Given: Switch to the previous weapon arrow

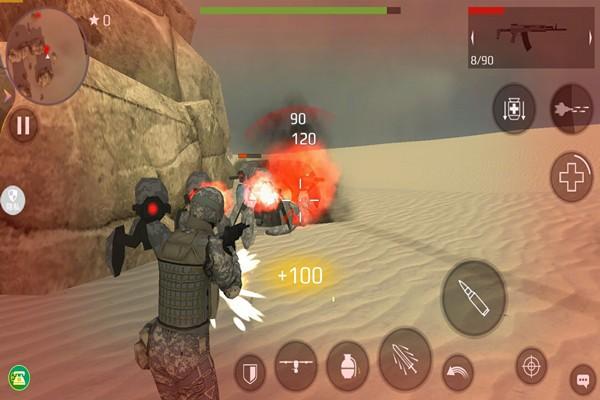Looking at the screenshot, I should (x=473, y=38).
